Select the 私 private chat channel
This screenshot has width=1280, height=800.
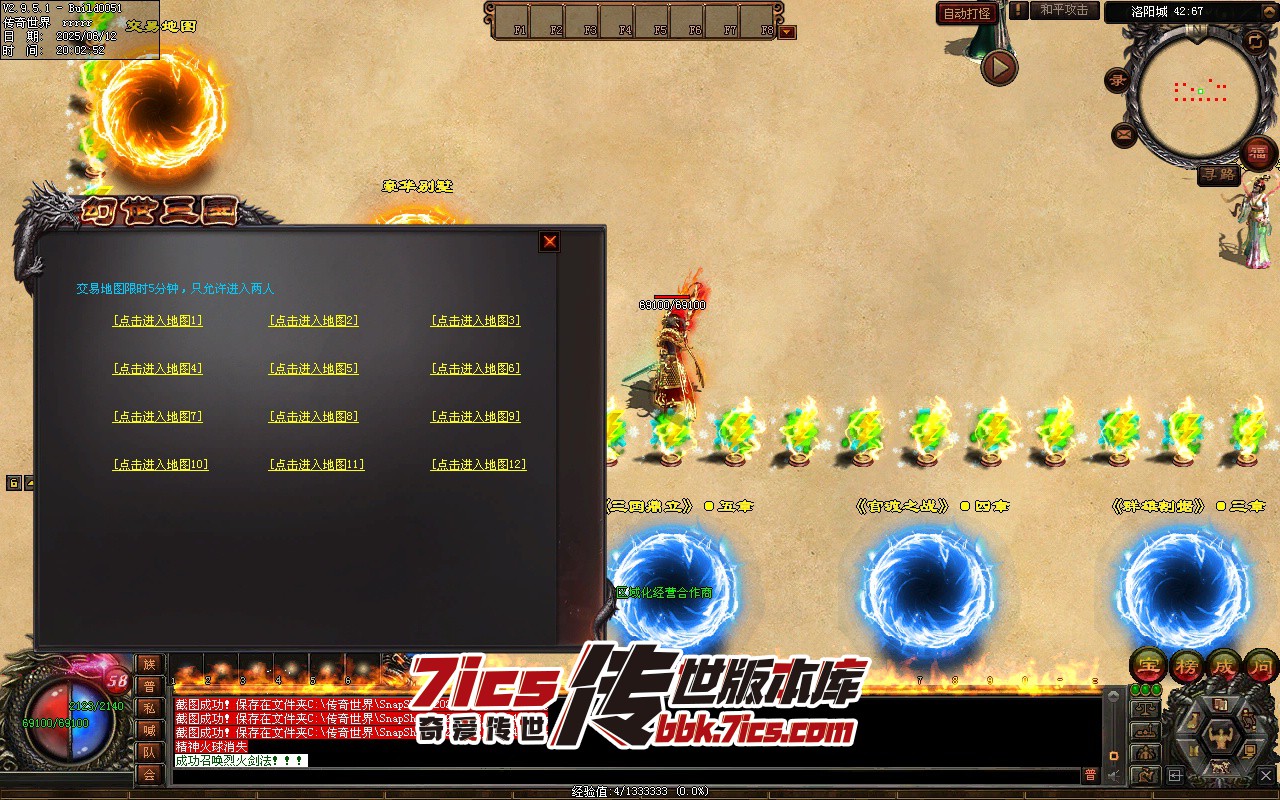click(x=149, y=708)
